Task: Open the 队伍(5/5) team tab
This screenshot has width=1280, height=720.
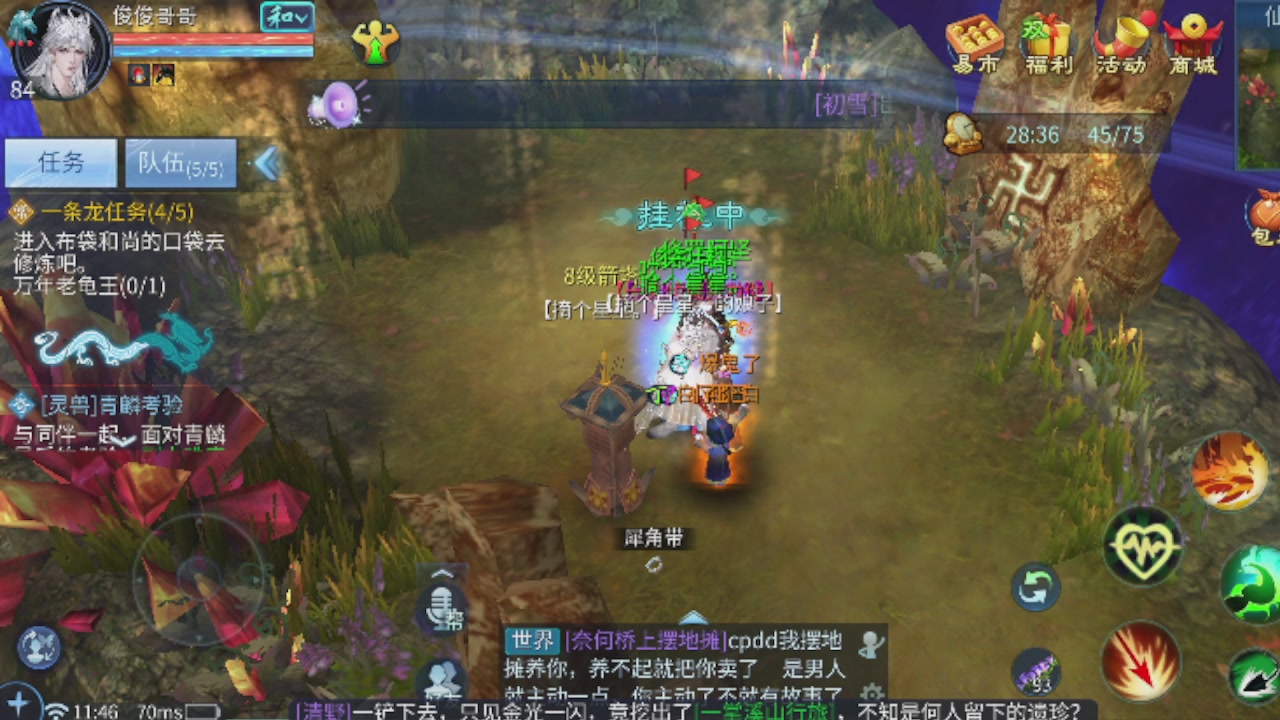Action: (x=180, y=163)
